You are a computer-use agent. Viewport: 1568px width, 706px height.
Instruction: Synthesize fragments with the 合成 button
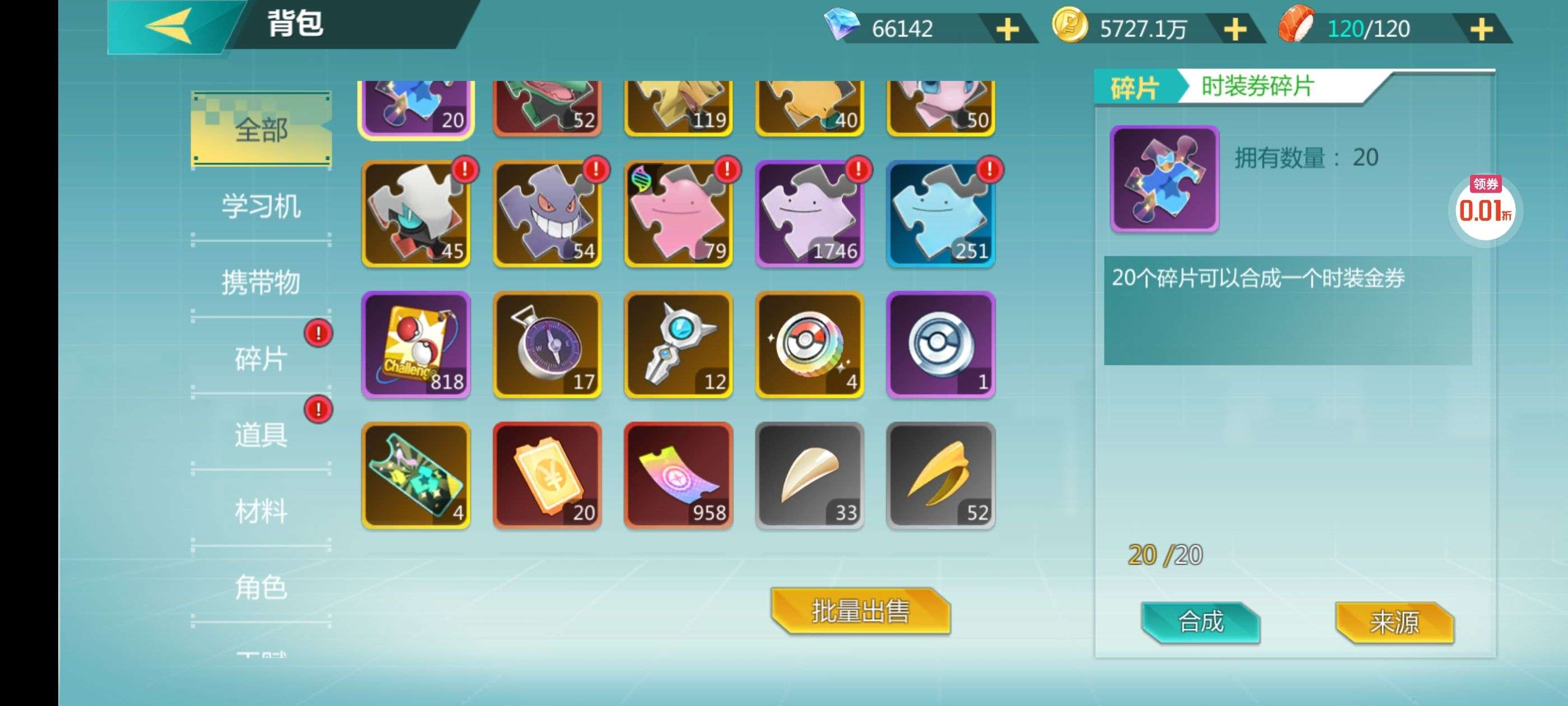pyautogui.click(x=1200, y=622)
